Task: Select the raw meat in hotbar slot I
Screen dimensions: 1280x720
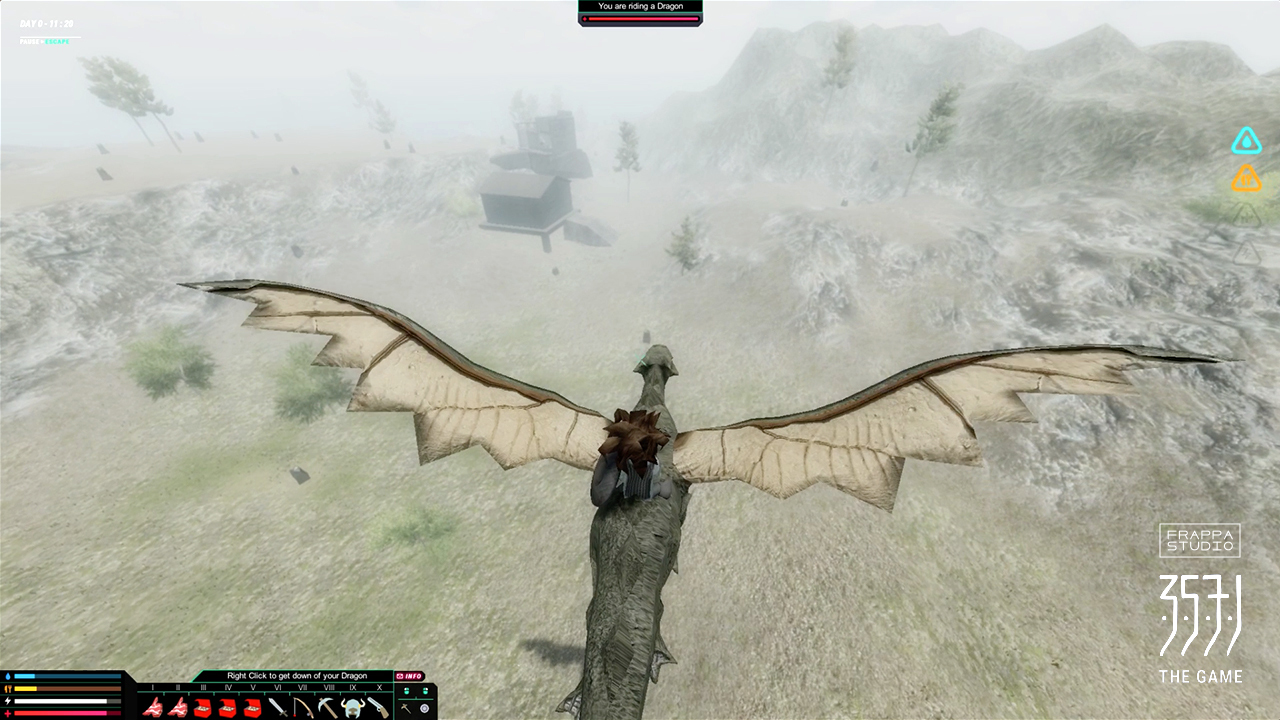Action: pos(153,707)
